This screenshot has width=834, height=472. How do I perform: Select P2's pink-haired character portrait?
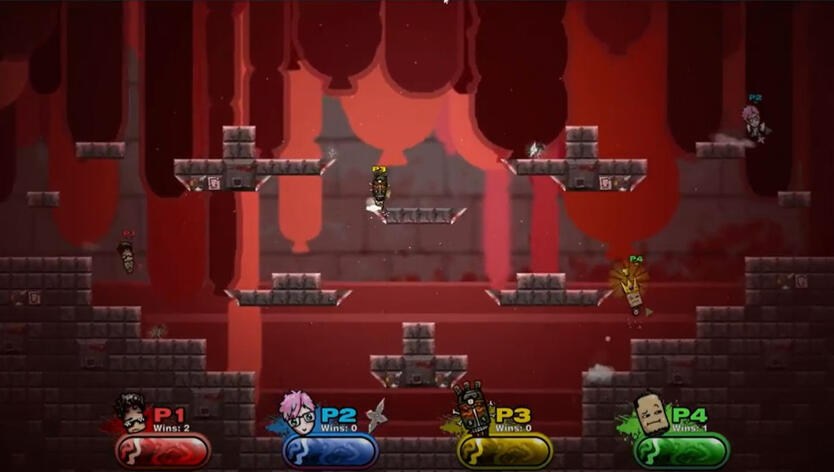298,410
